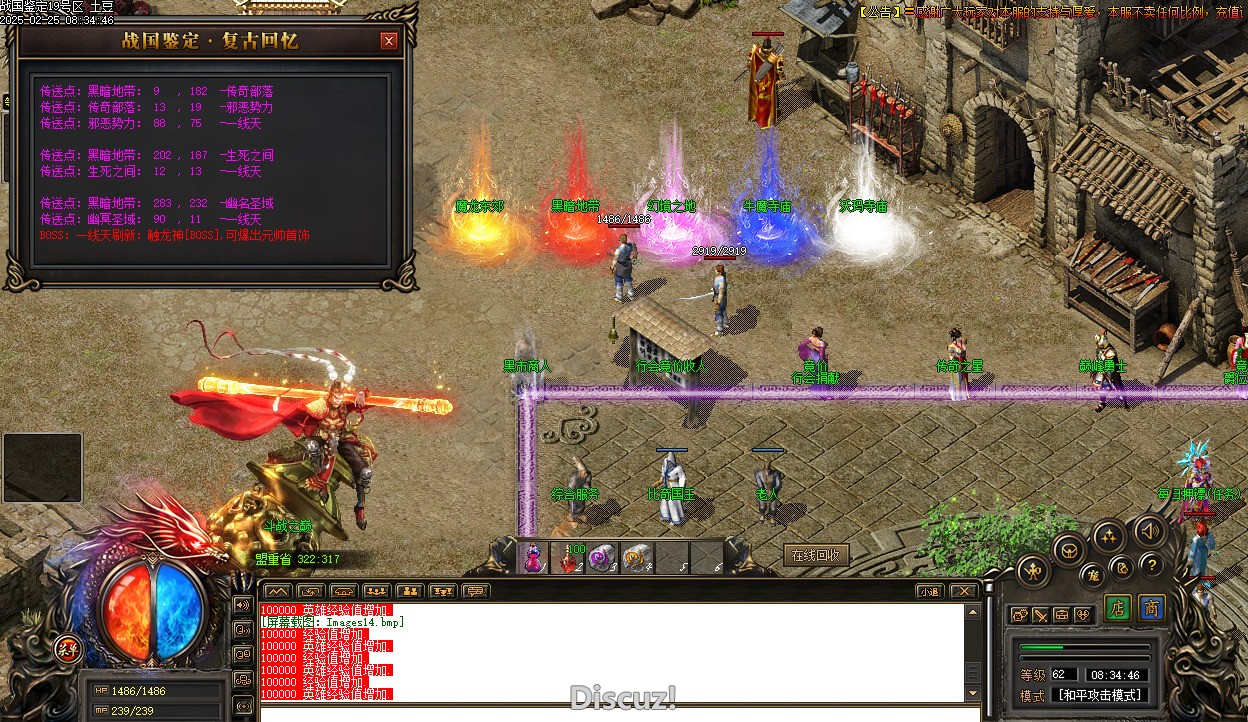Image resolution: width=1248 pixels, height=722 pixels.
Task: Close the 战国鉴定 info window
Action: [389, 41]
